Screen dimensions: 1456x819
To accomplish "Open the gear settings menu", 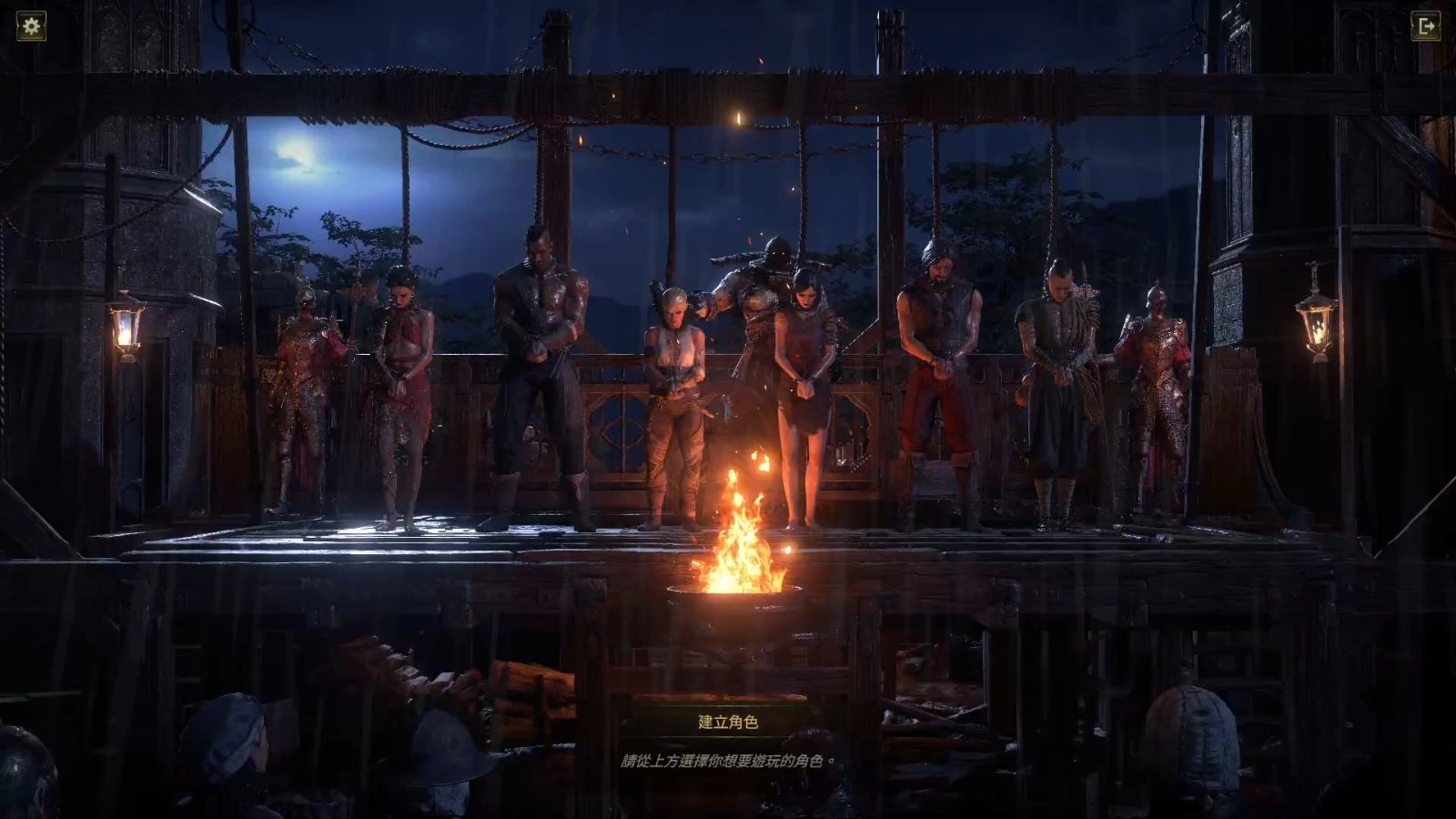I will pos(32,25).
